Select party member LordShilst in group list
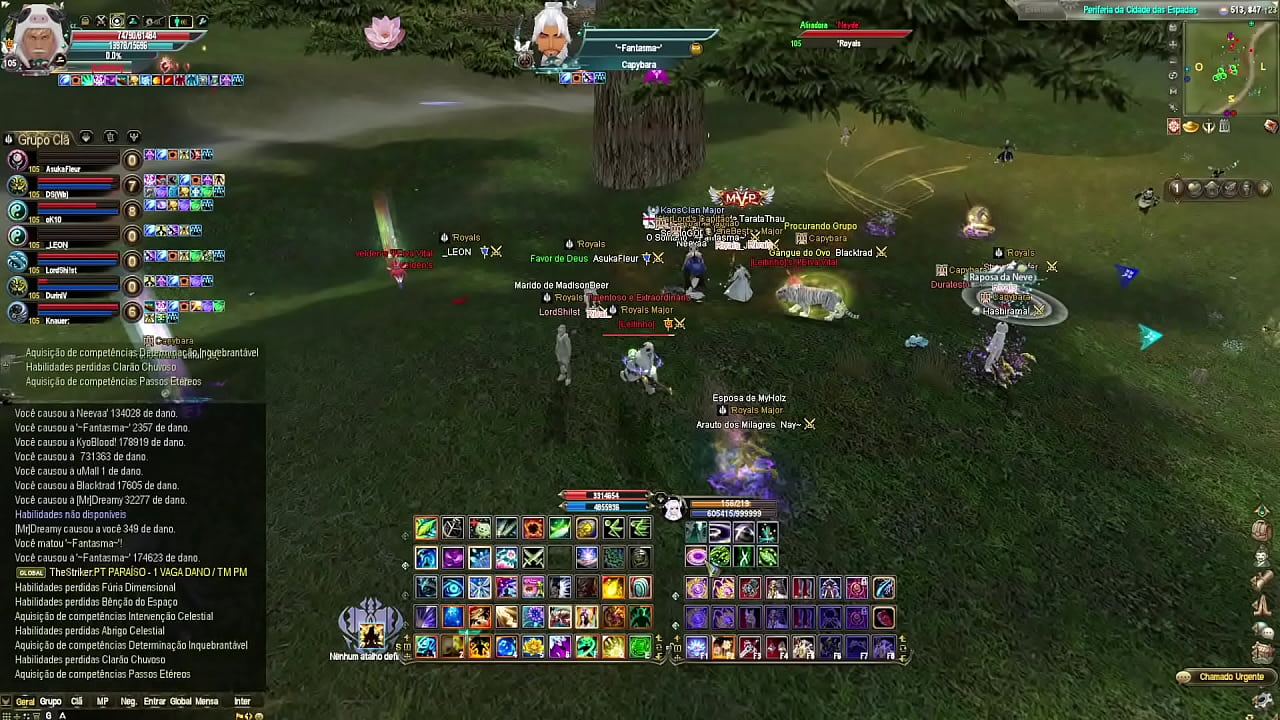 point(60,270)
